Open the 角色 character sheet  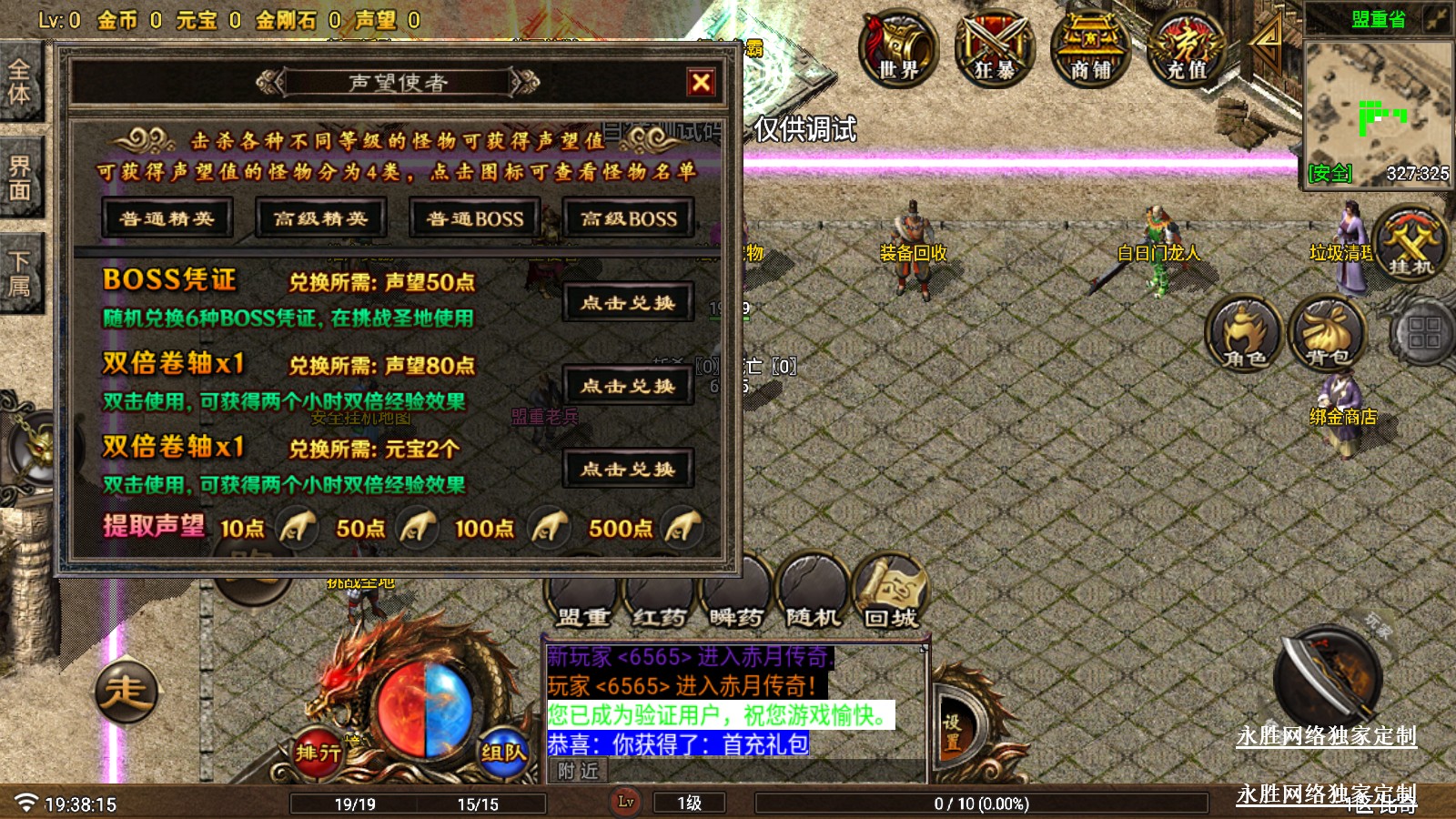tap(1244, 333)
